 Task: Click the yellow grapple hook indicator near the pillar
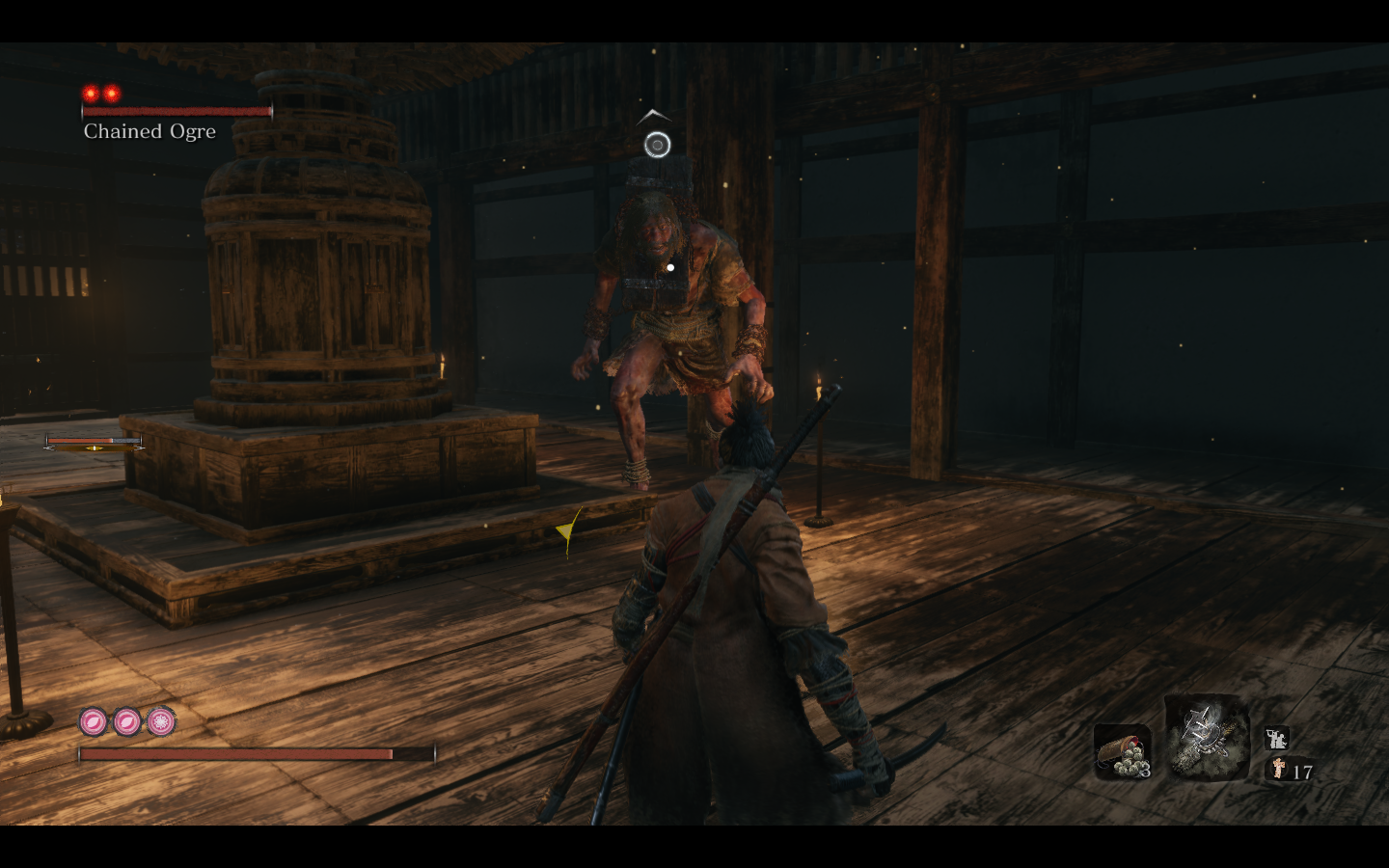click(566, 527)
